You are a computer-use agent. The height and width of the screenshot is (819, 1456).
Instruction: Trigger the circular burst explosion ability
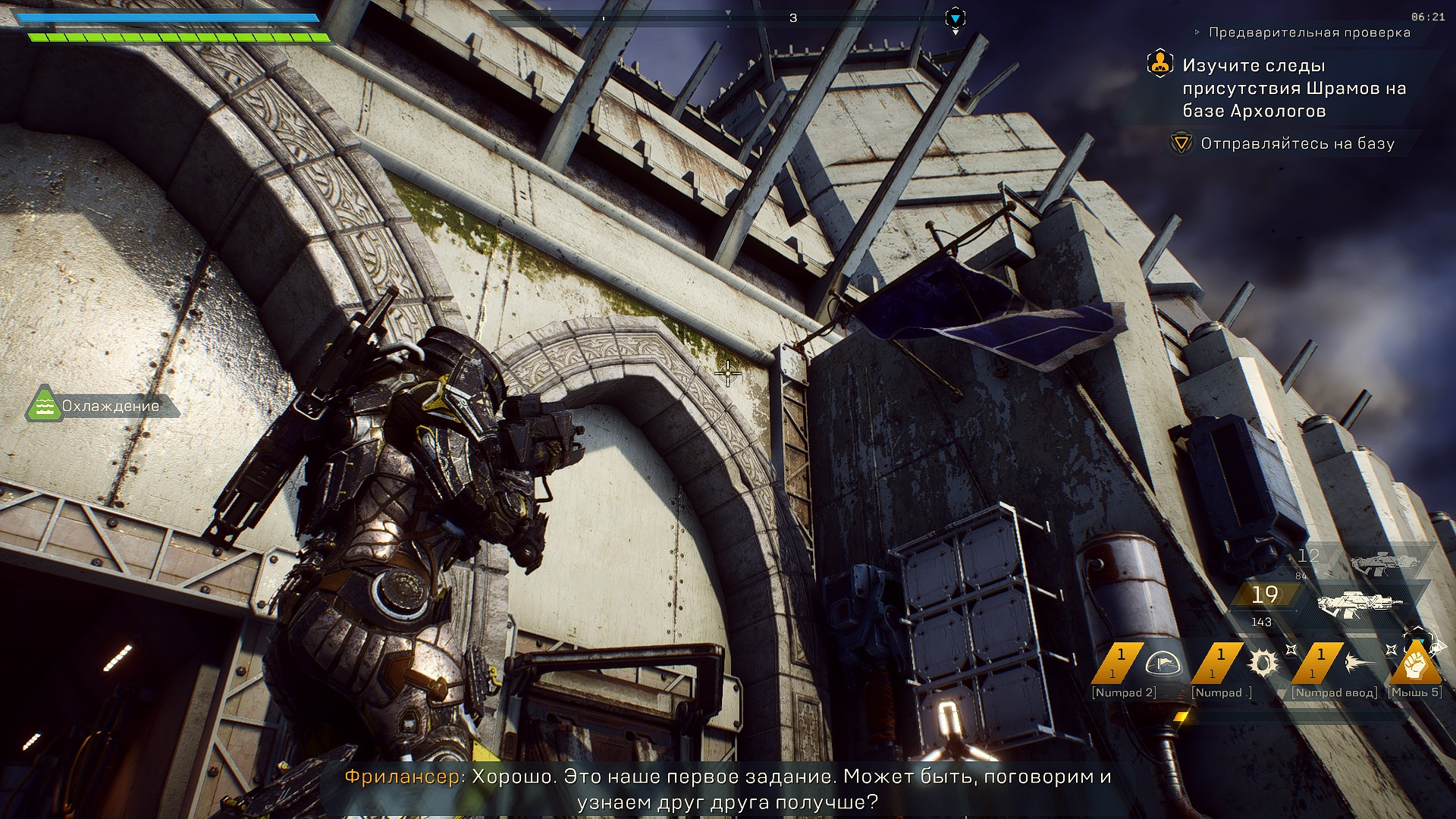(x=1263, y=664)
